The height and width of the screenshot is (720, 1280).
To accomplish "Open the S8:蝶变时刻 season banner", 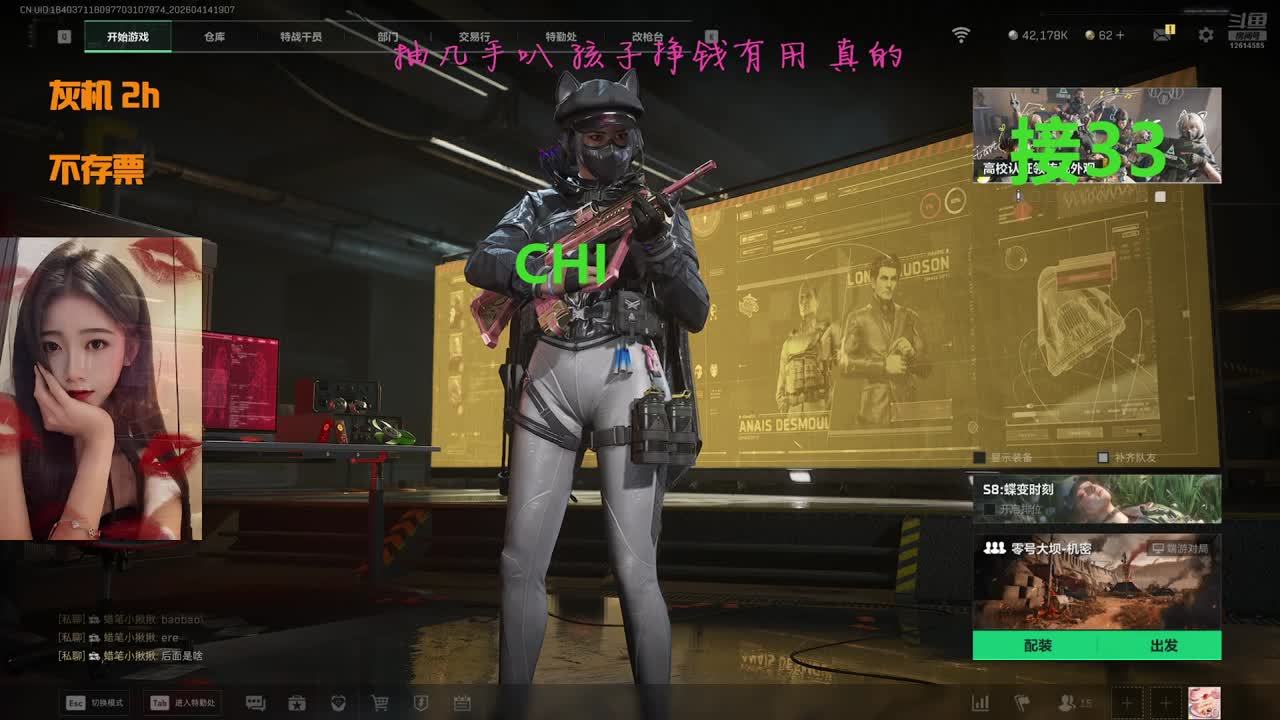I will [1096, 498].
